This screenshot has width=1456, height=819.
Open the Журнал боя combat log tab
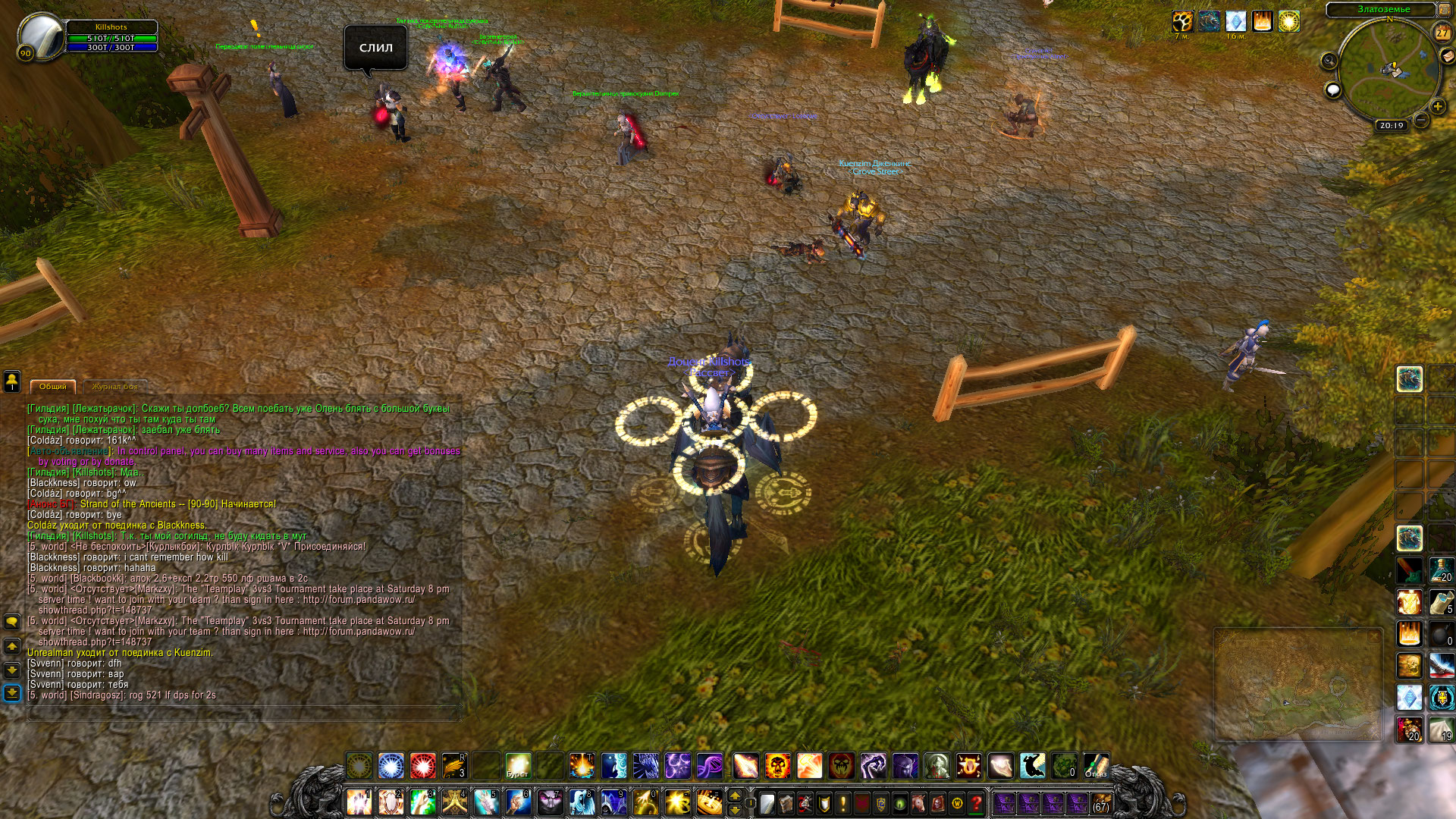115,387
